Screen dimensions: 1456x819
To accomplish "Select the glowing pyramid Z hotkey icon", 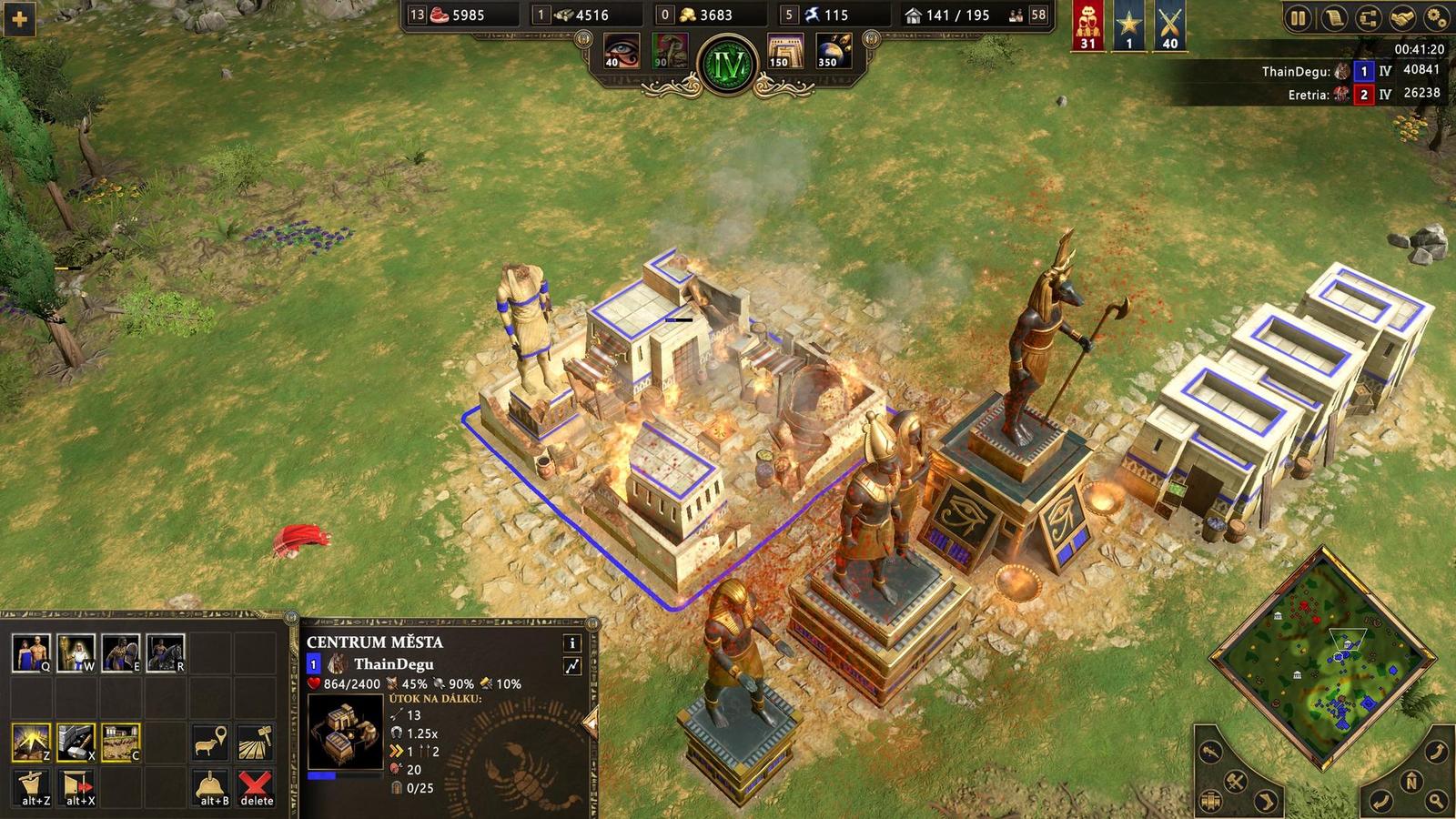I will (x=32, y=739).
